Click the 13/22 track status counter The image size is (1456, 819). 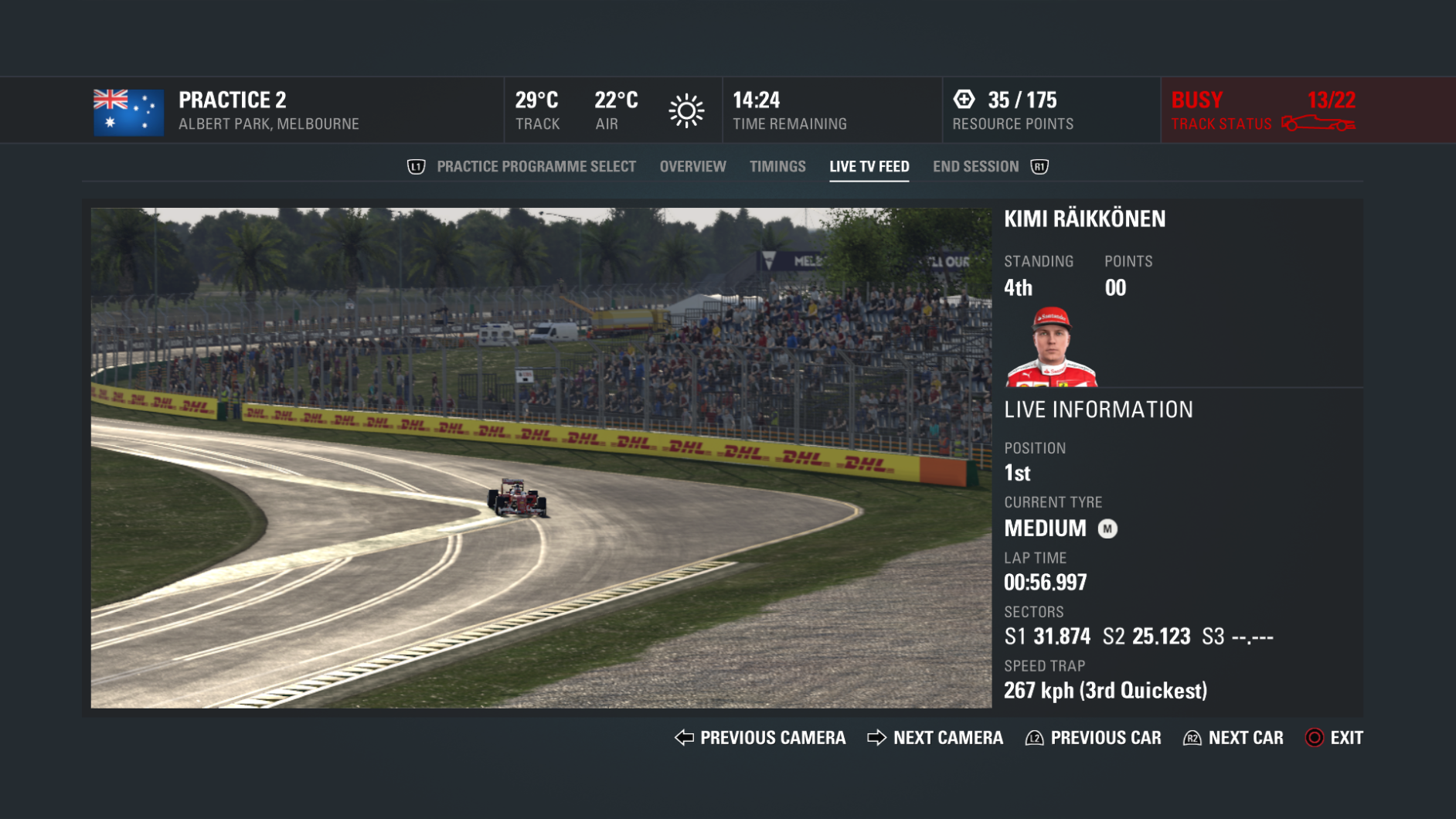click(x=1330, y=99)
